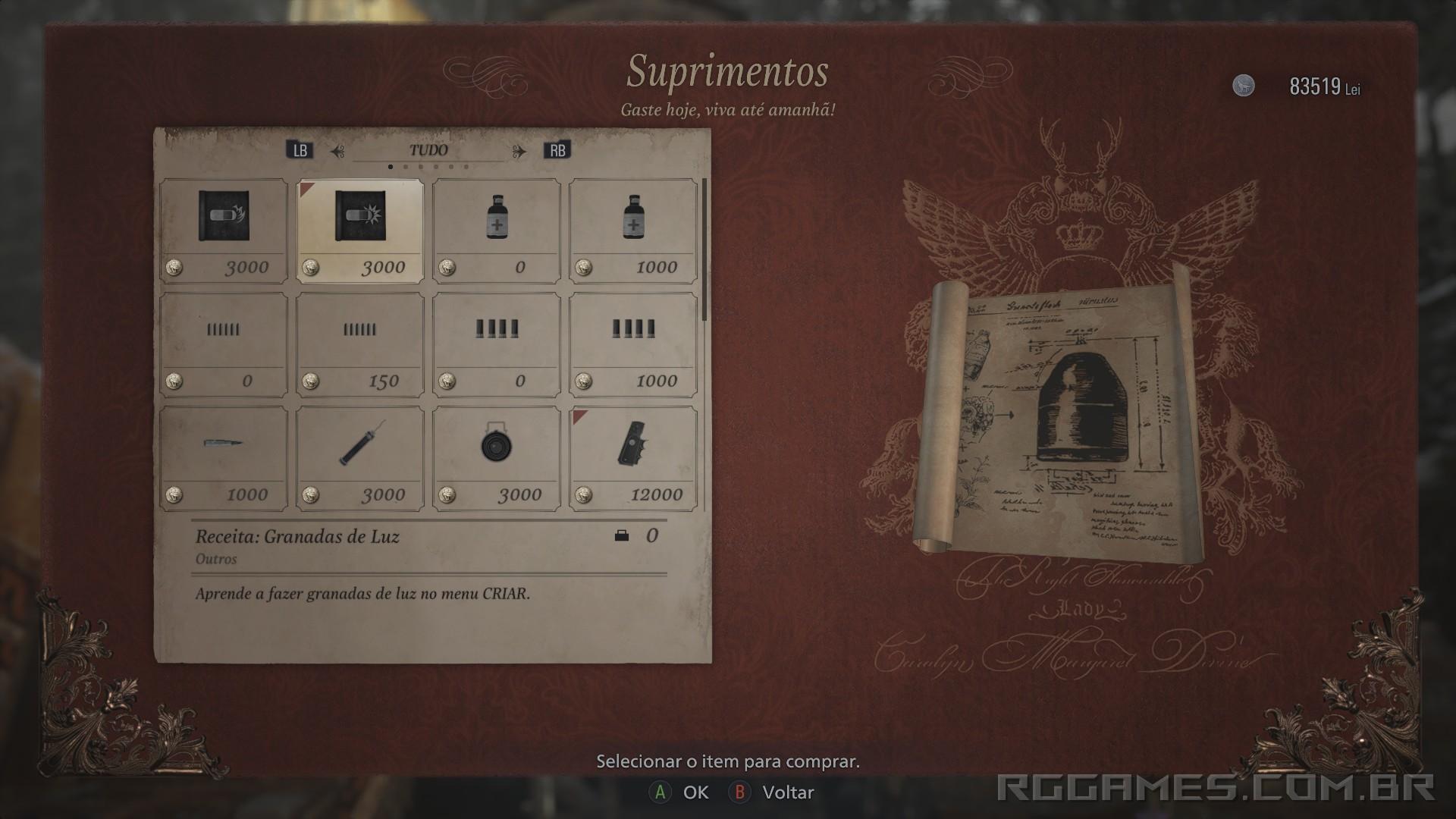This screenshot has width=1456, height=819.
Task: Select the highlighted flash grenade recipe item
Action: [360, 227]
